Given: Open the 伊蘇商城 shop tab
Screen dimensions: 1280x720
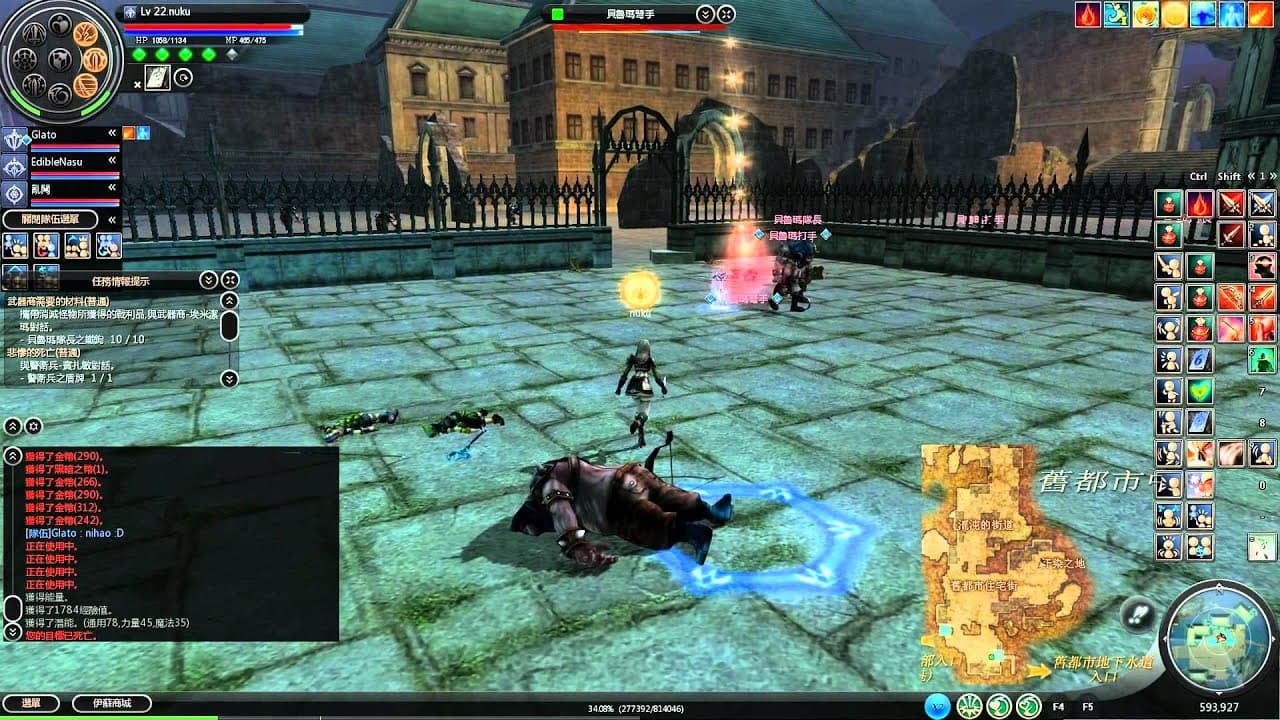Looking at the screenshot, I should [x=111, y=703].
